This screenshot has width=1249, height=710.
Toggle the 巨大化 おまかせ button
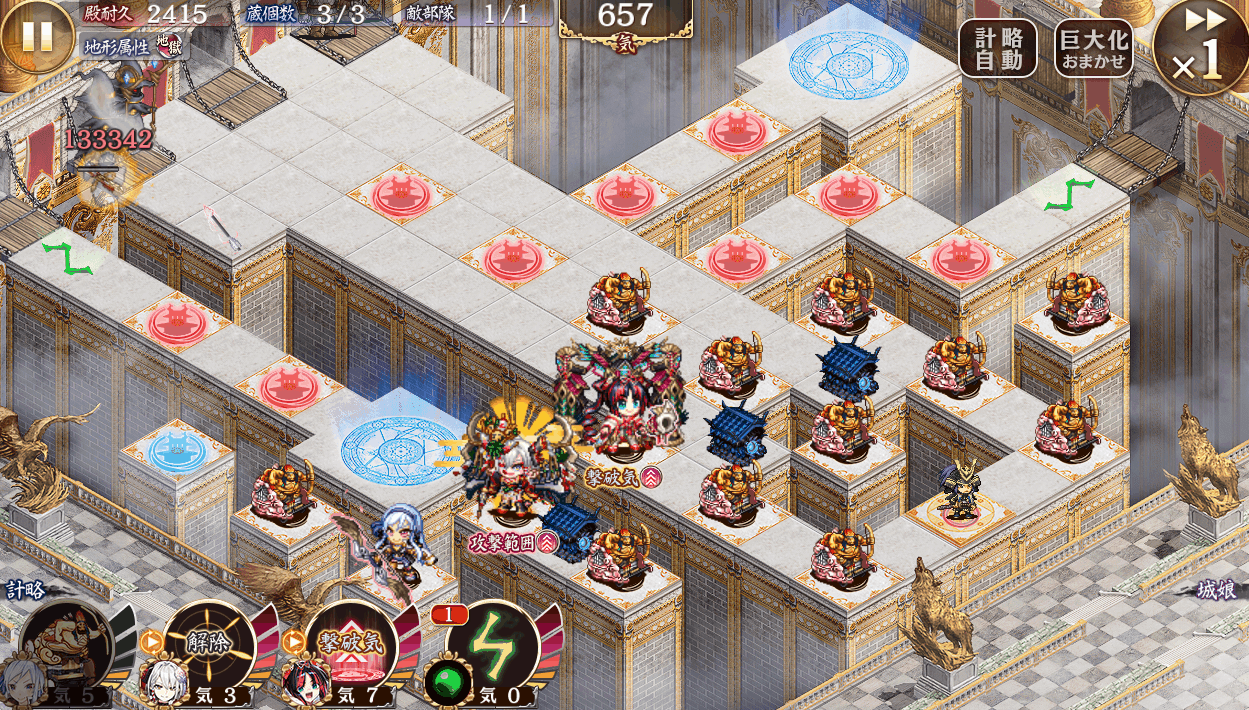[1093, 48]
